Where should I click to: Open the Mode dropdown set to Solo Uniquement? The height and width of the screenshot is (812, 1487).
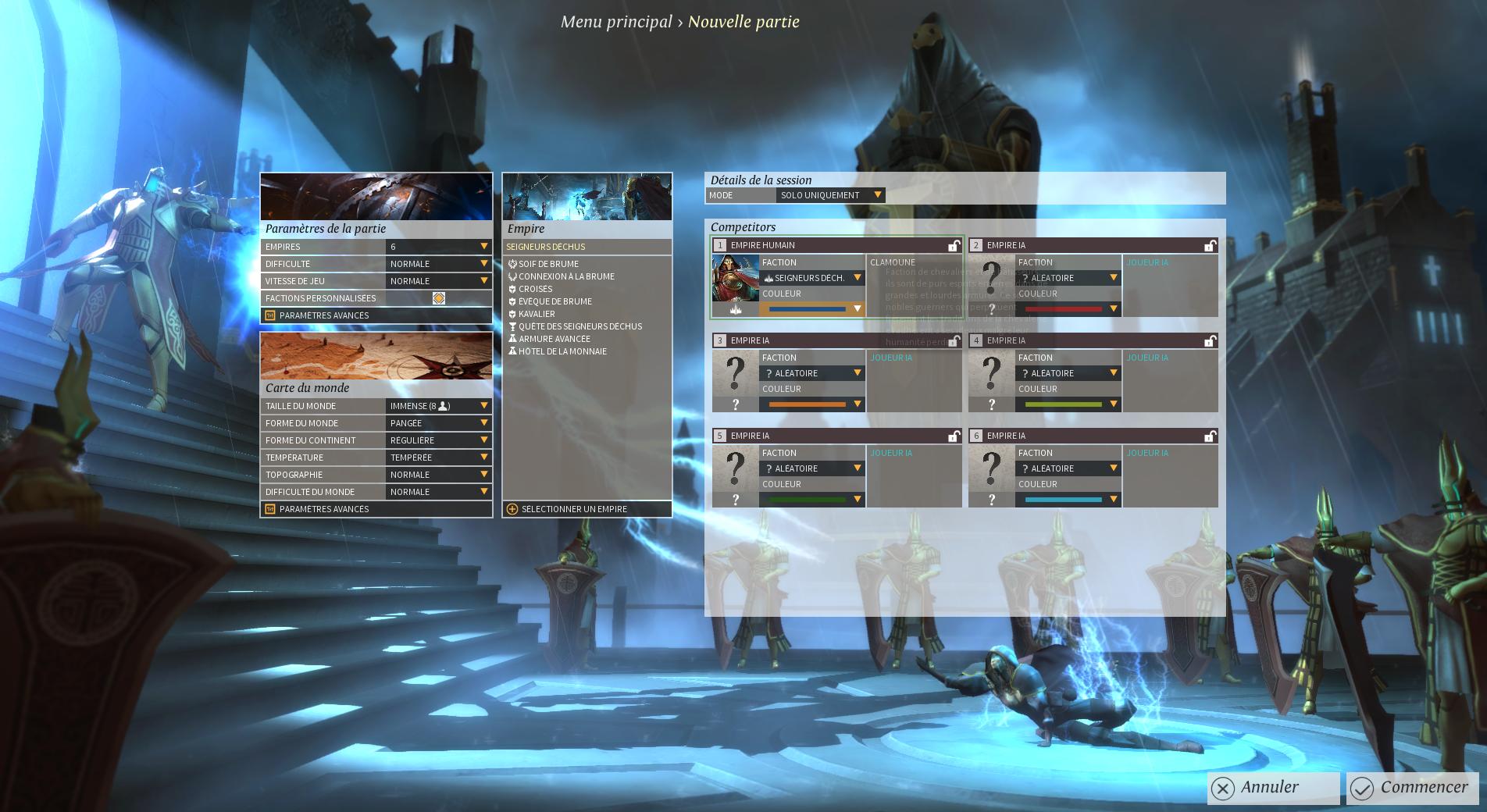(x=829, y=195)
